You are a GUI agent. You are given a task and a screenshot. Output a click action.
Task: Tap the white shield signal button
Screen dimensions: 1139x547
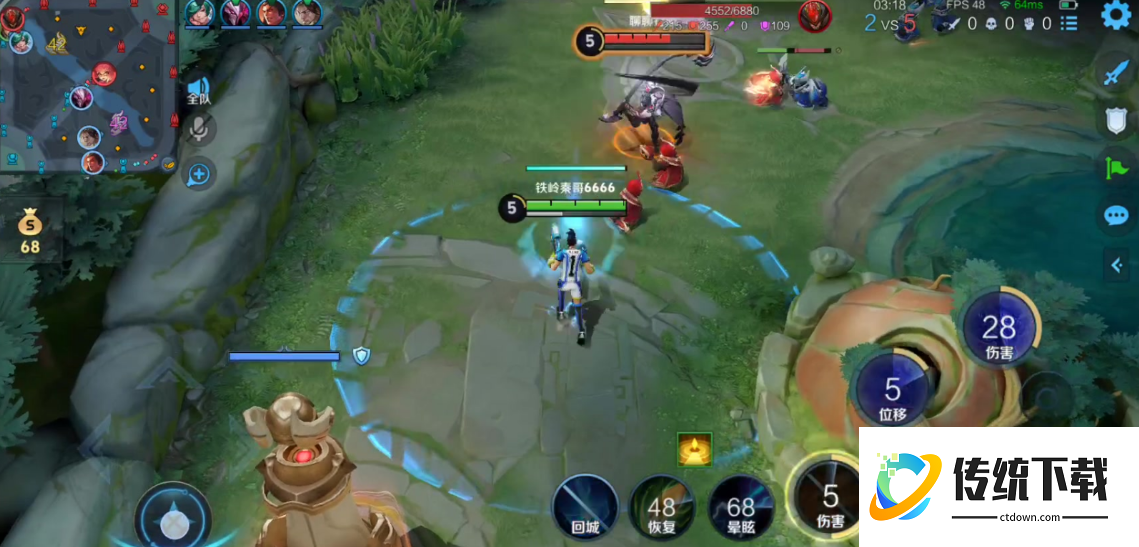[x=1116, y=119]
